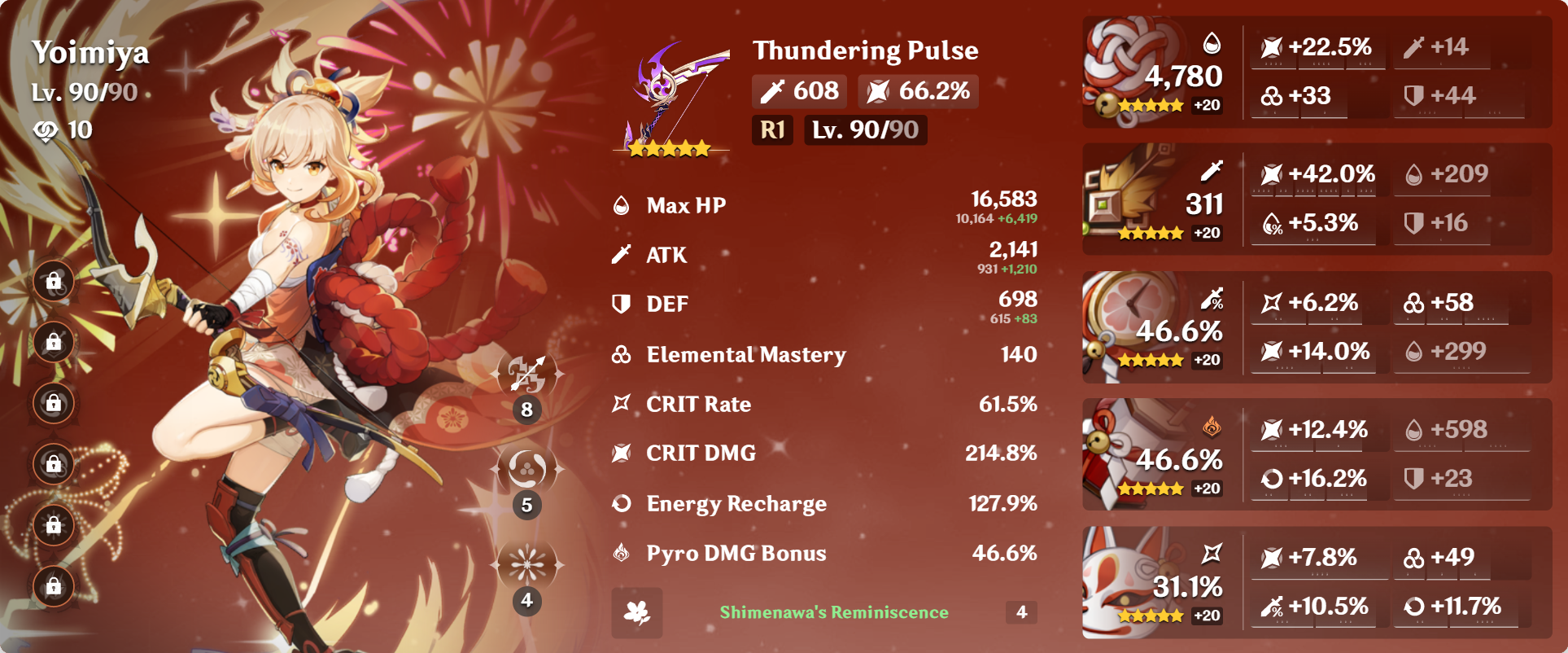This screenshot has height=653, width=1568.
Task: Unlock the topmost constellation lock
Action: pyautogui.click(x=54, y=281)
